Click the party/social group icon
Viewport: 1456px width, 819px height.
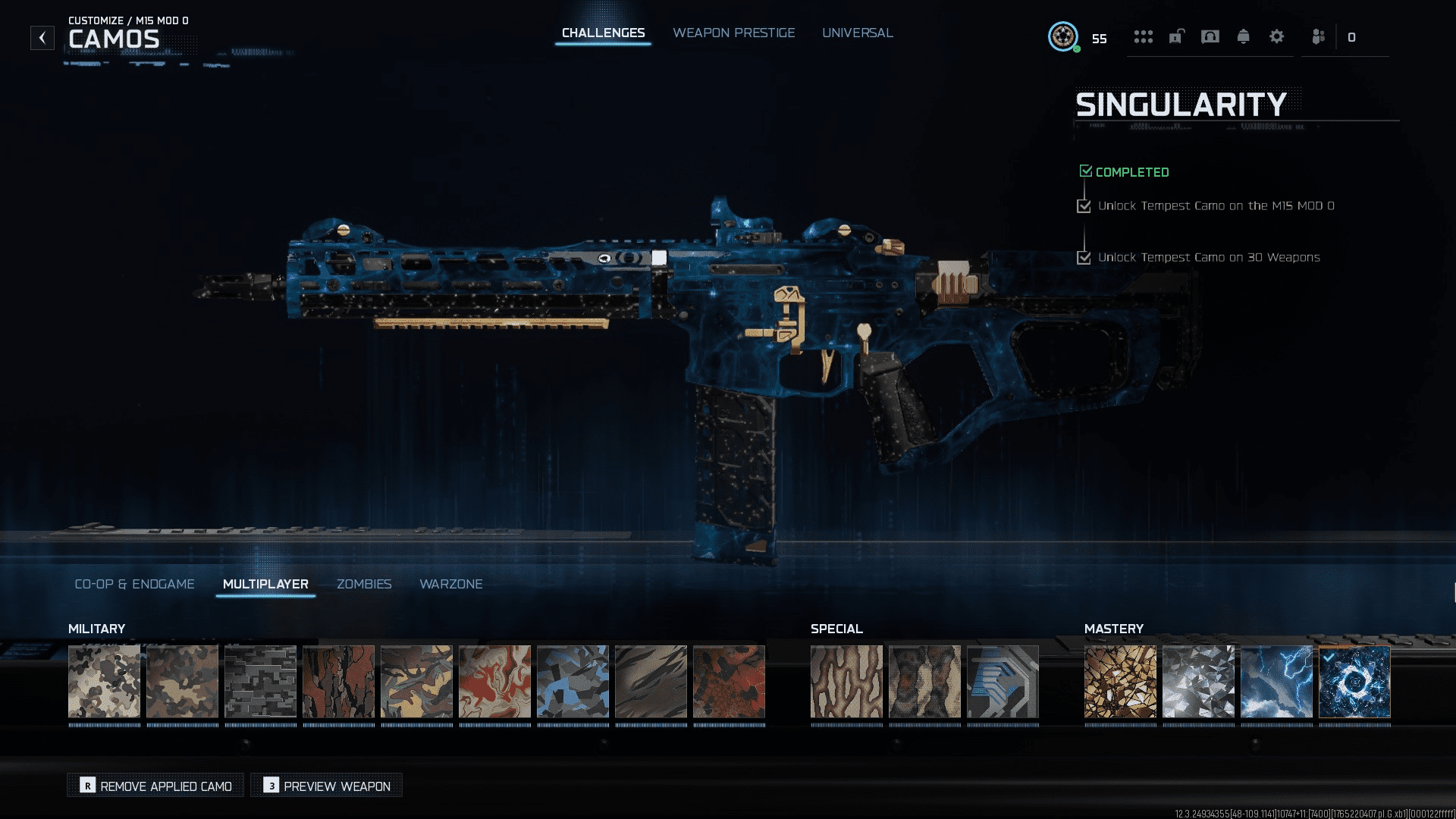click(x=1317, y=36)
